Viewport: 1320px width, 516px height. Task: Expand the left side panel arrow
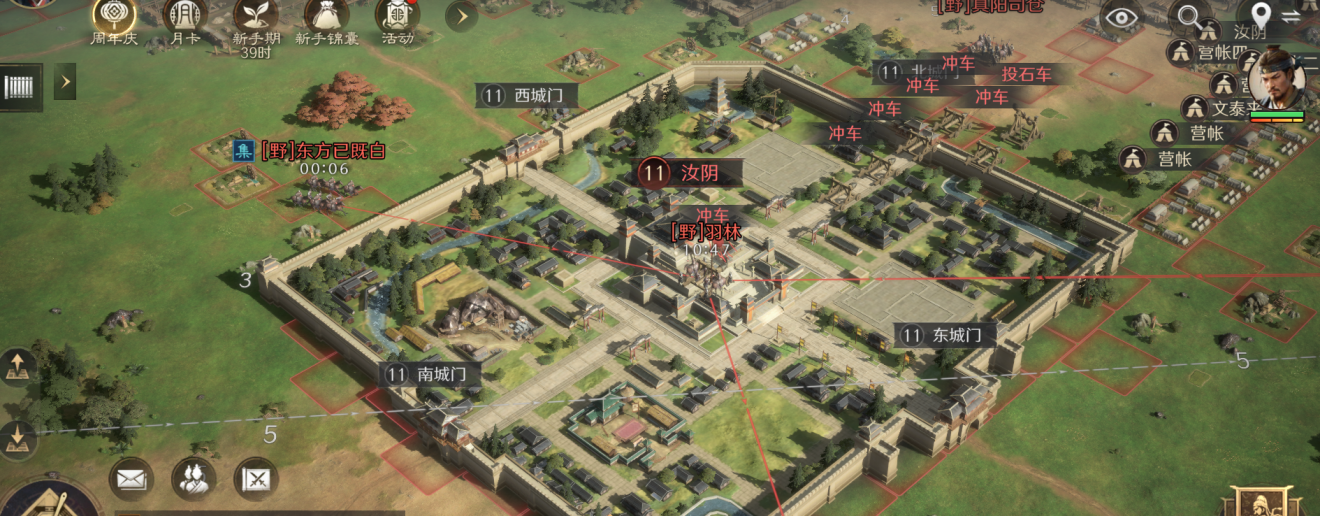click(65, 81)
